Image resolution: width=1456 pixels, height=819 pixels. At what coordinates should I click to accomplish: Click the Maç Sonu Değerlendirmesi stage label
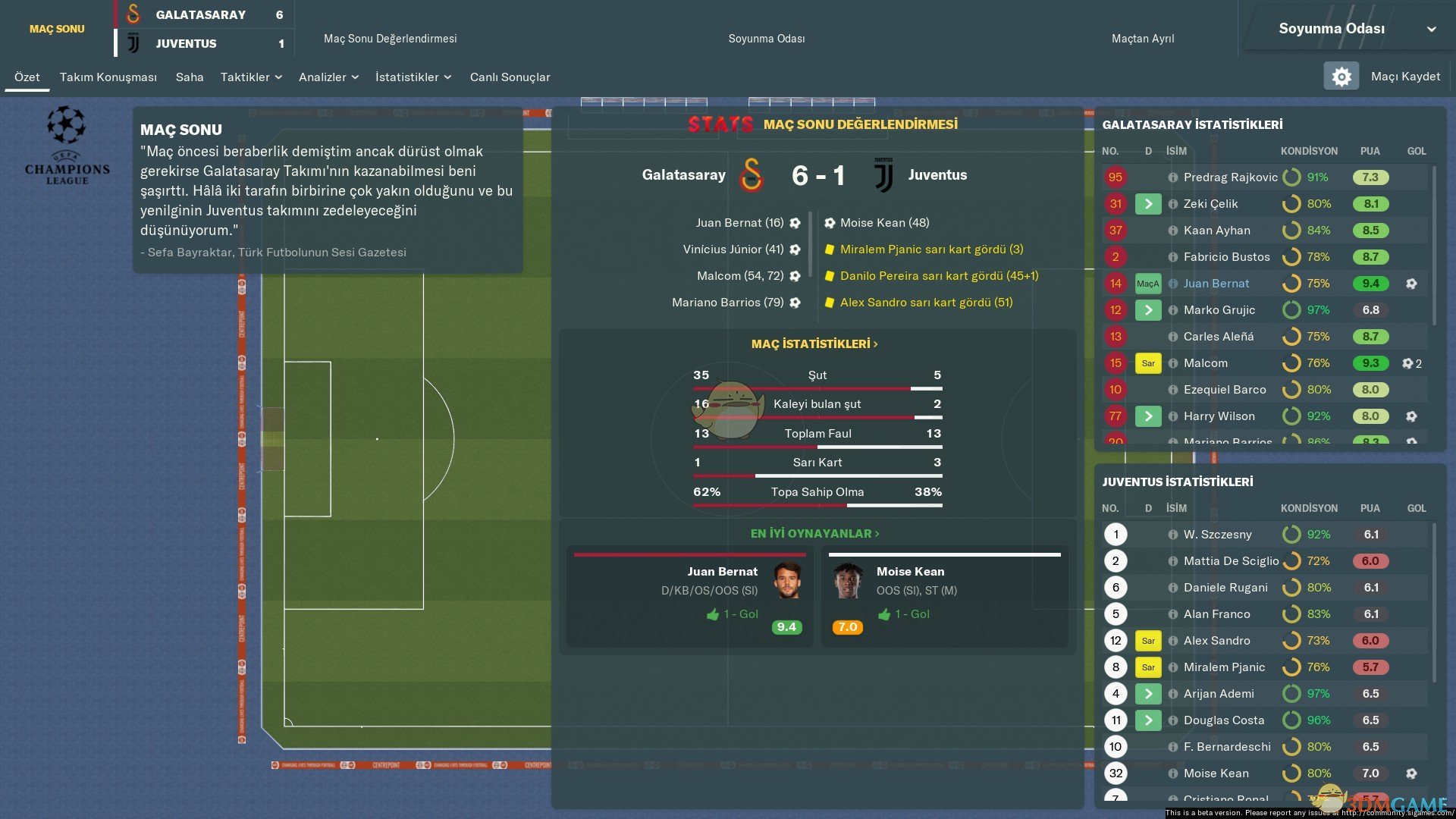pos(390,39)
